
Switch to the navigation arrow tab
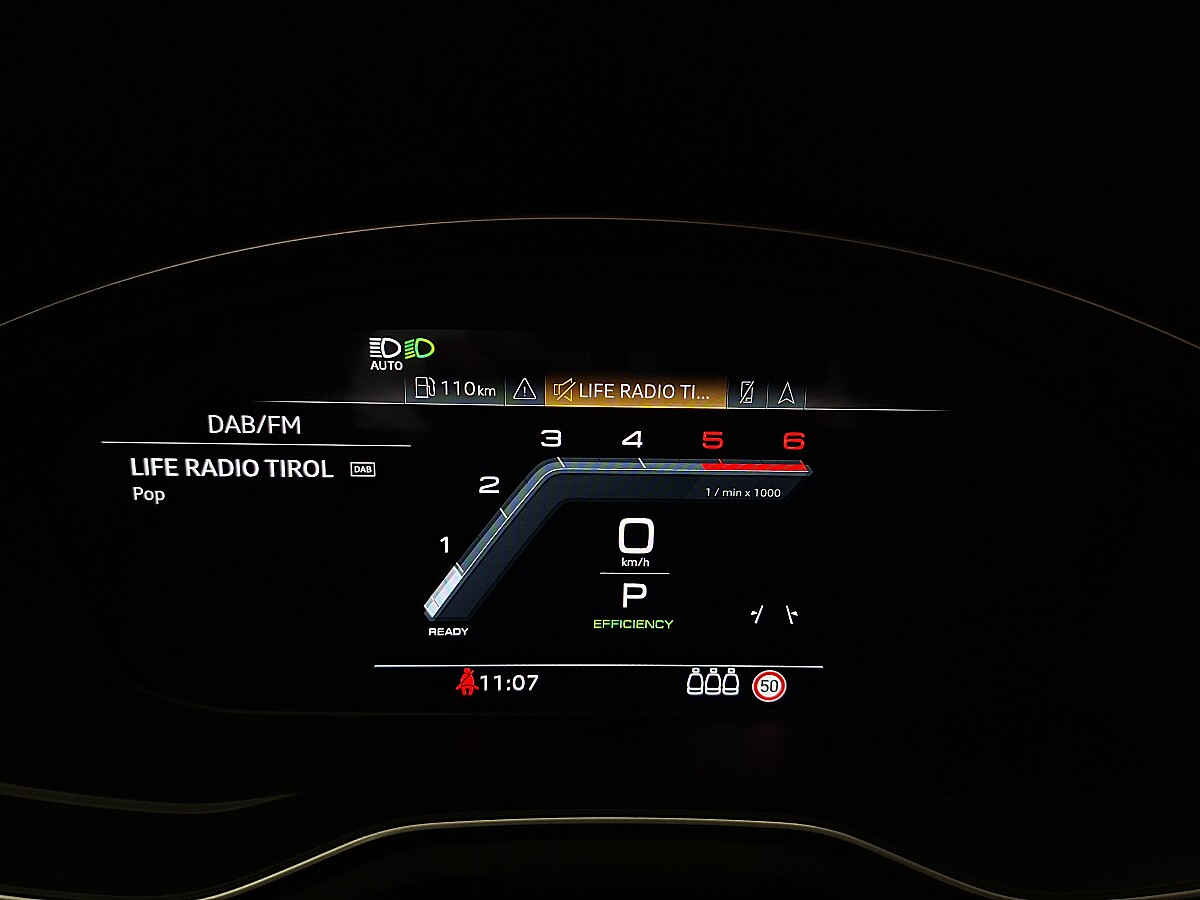click(786, 392)
